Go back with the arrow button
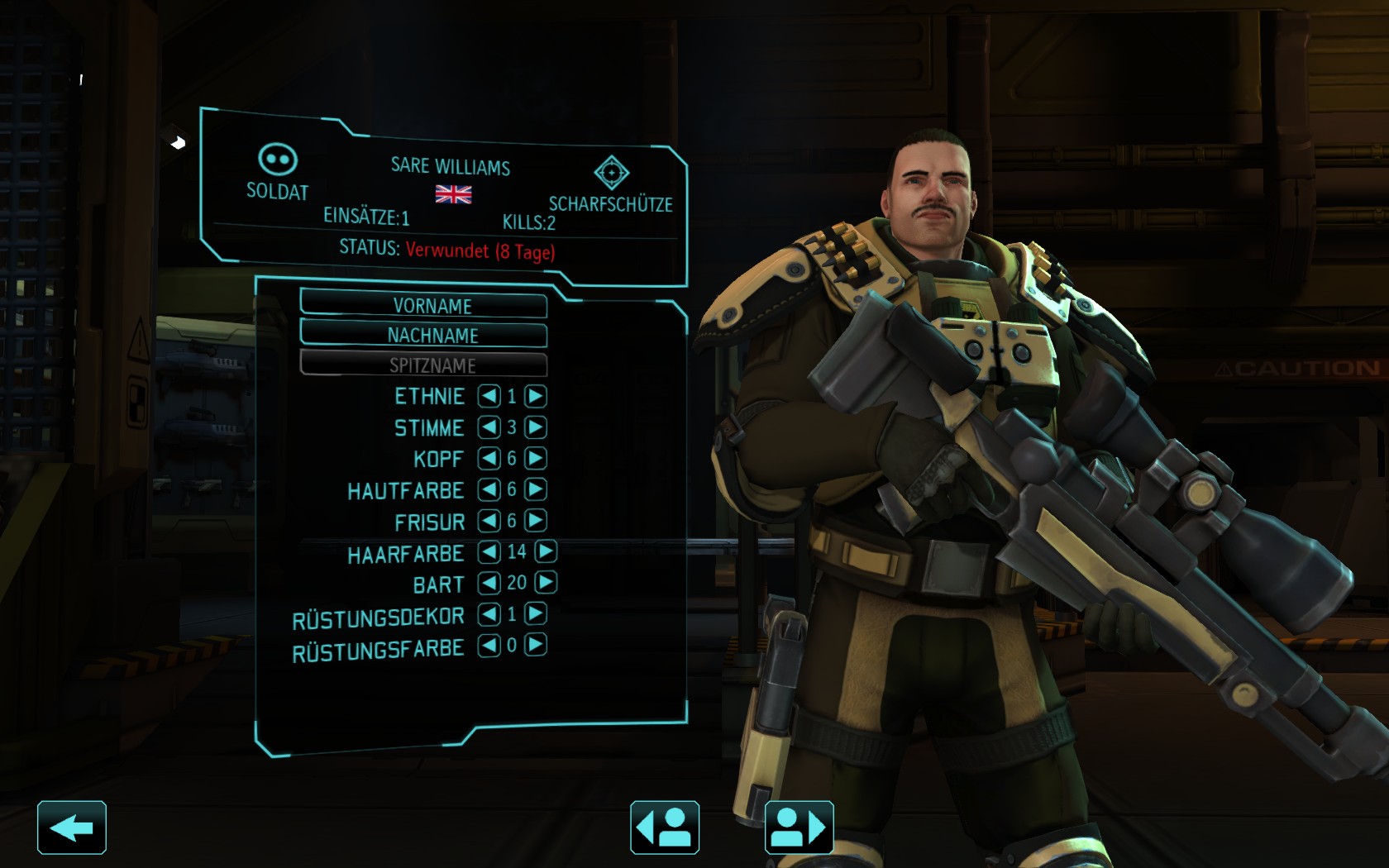This screenshot has width=1389, height=868. [72, 827]
